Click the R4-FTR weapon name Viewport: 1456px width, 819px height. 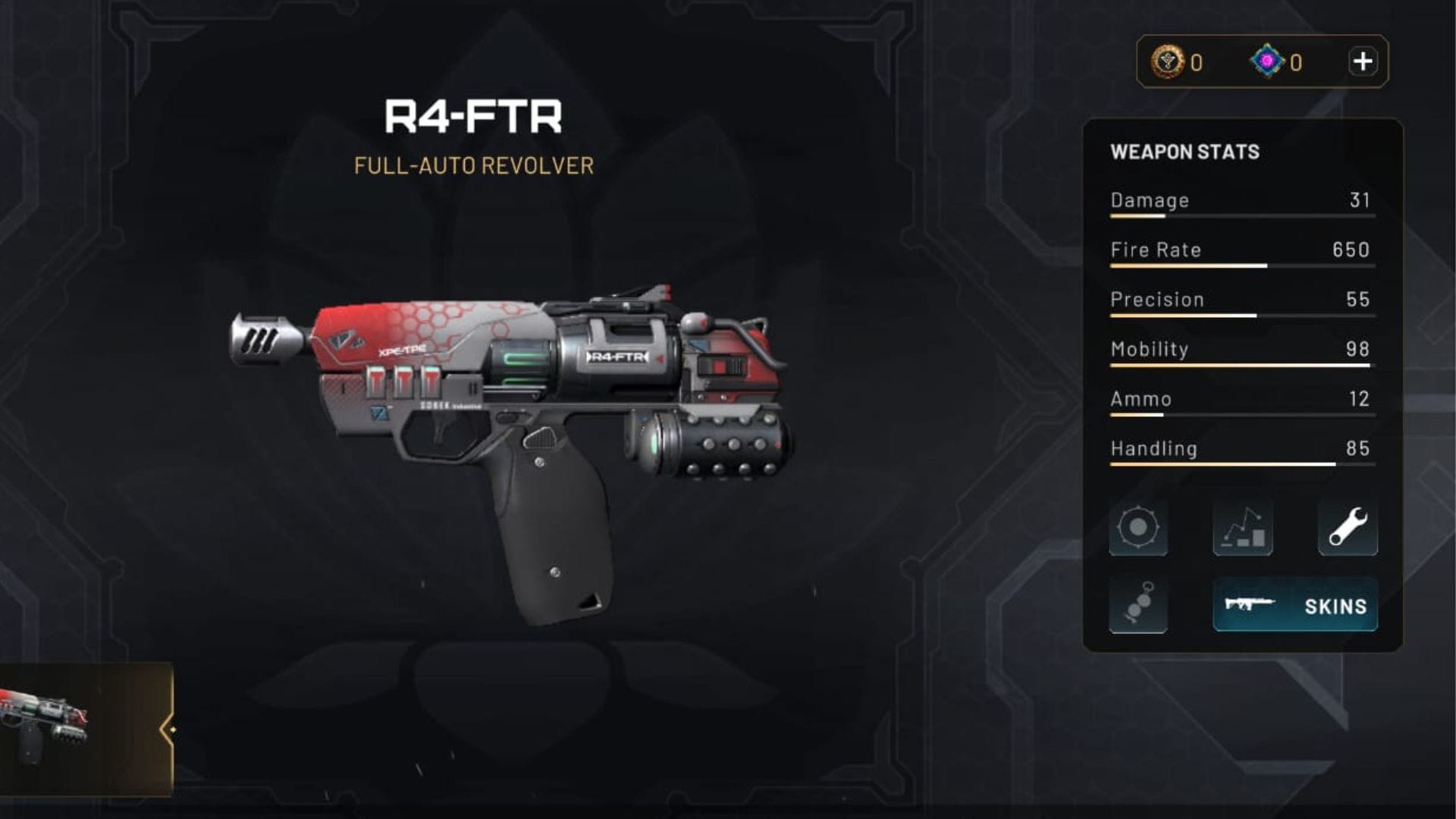click(474, 115)
